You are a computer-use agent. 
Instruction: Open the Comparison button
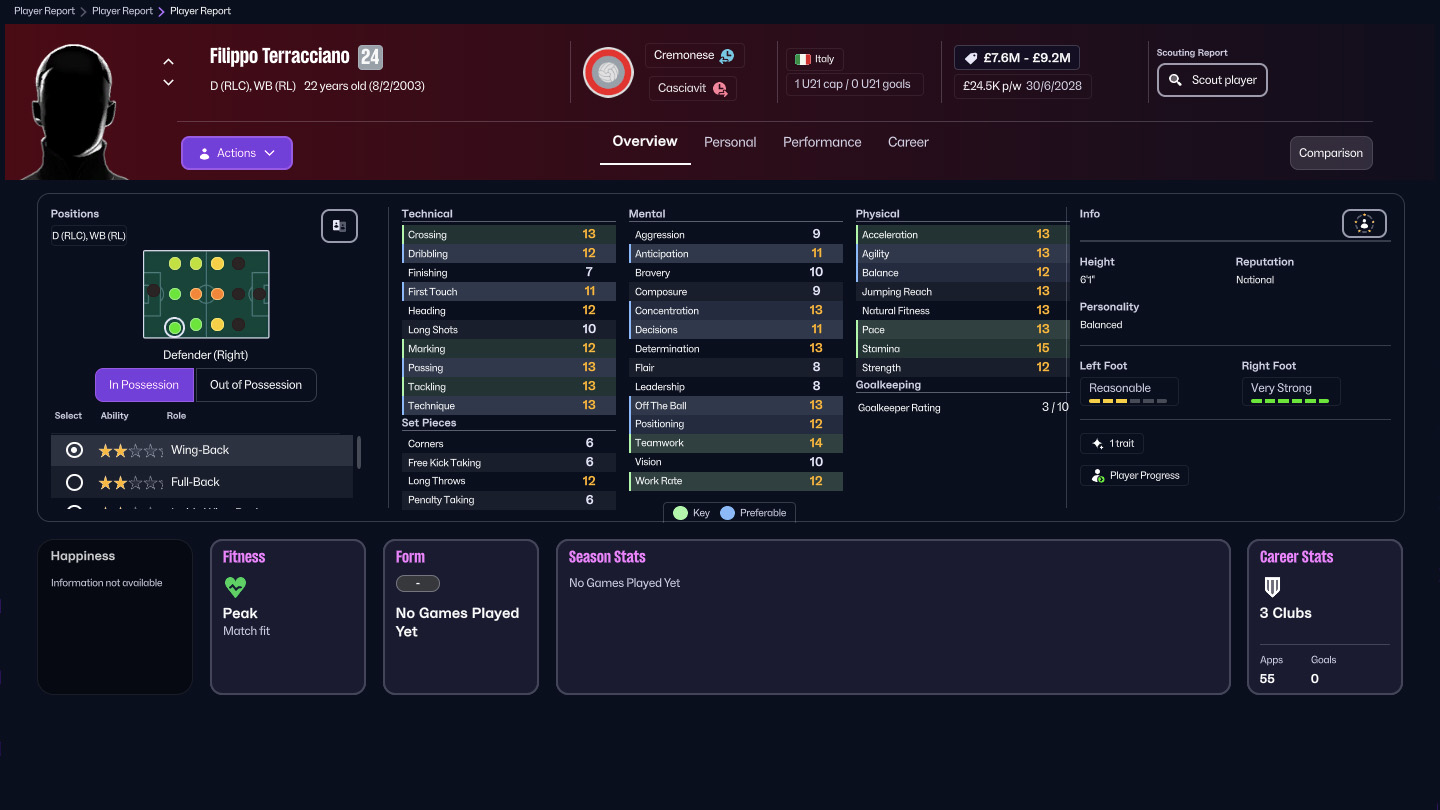(1331, 153)
